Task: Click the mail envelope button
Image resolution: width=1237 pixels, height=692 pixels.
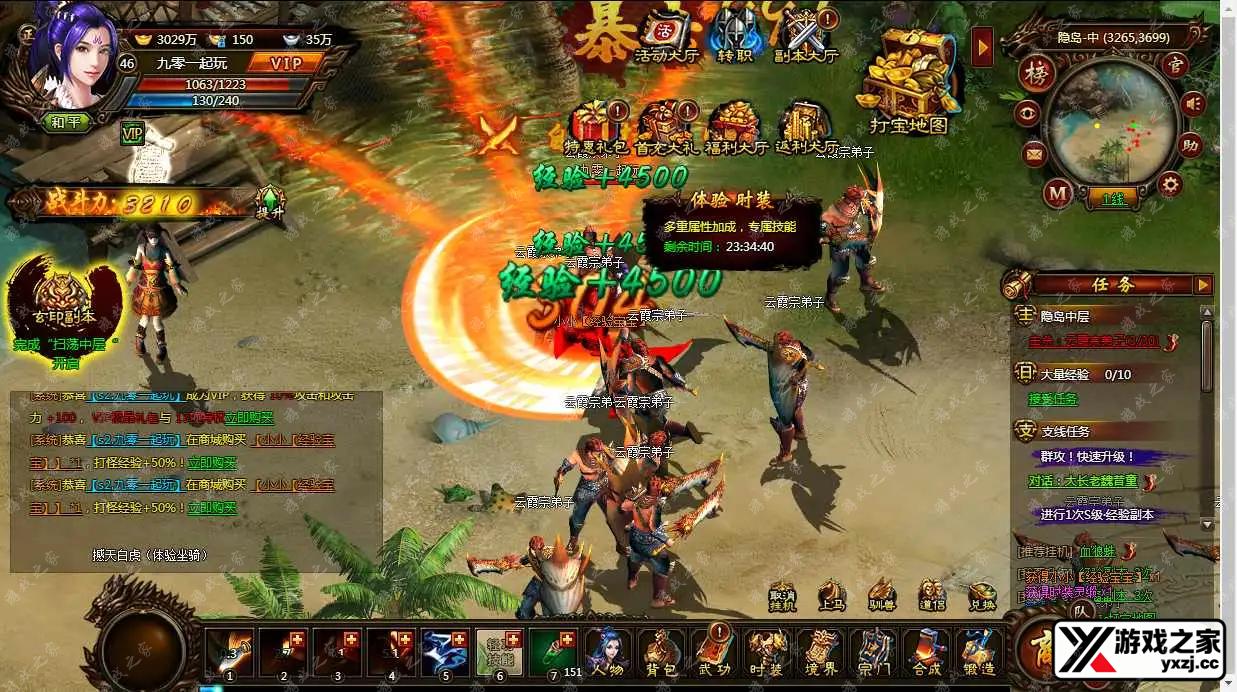Action: tap(1033, 154)
